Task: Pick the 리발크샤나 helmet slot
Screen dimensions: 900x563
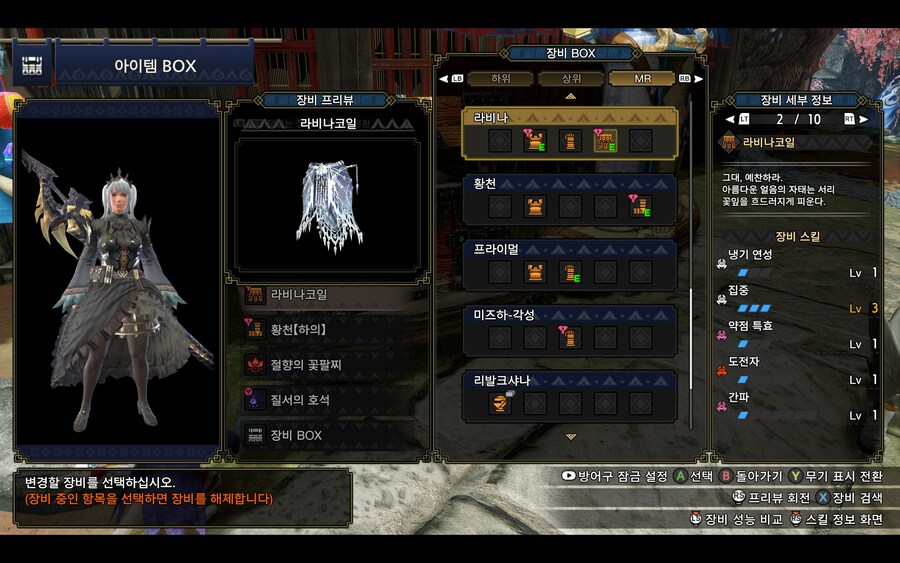Action: (x=500, y=403)
